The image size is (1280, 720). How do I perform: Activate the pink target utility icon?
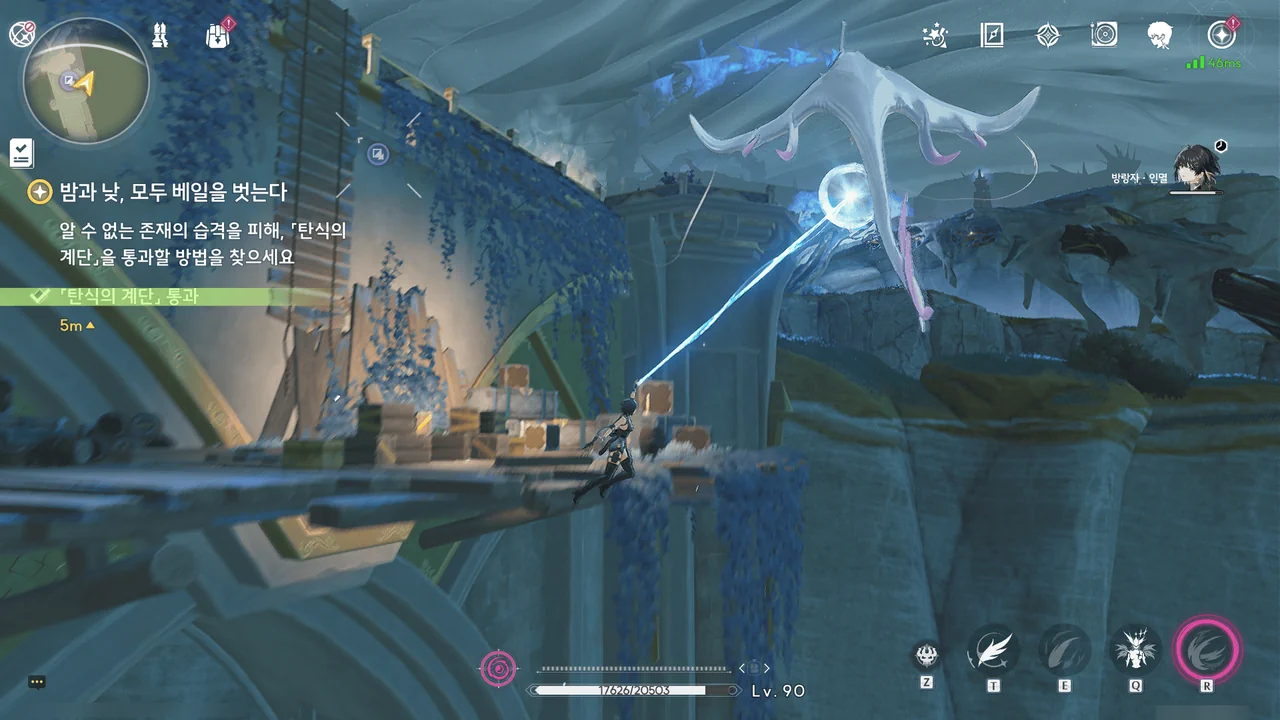click(x=498, y=668)
